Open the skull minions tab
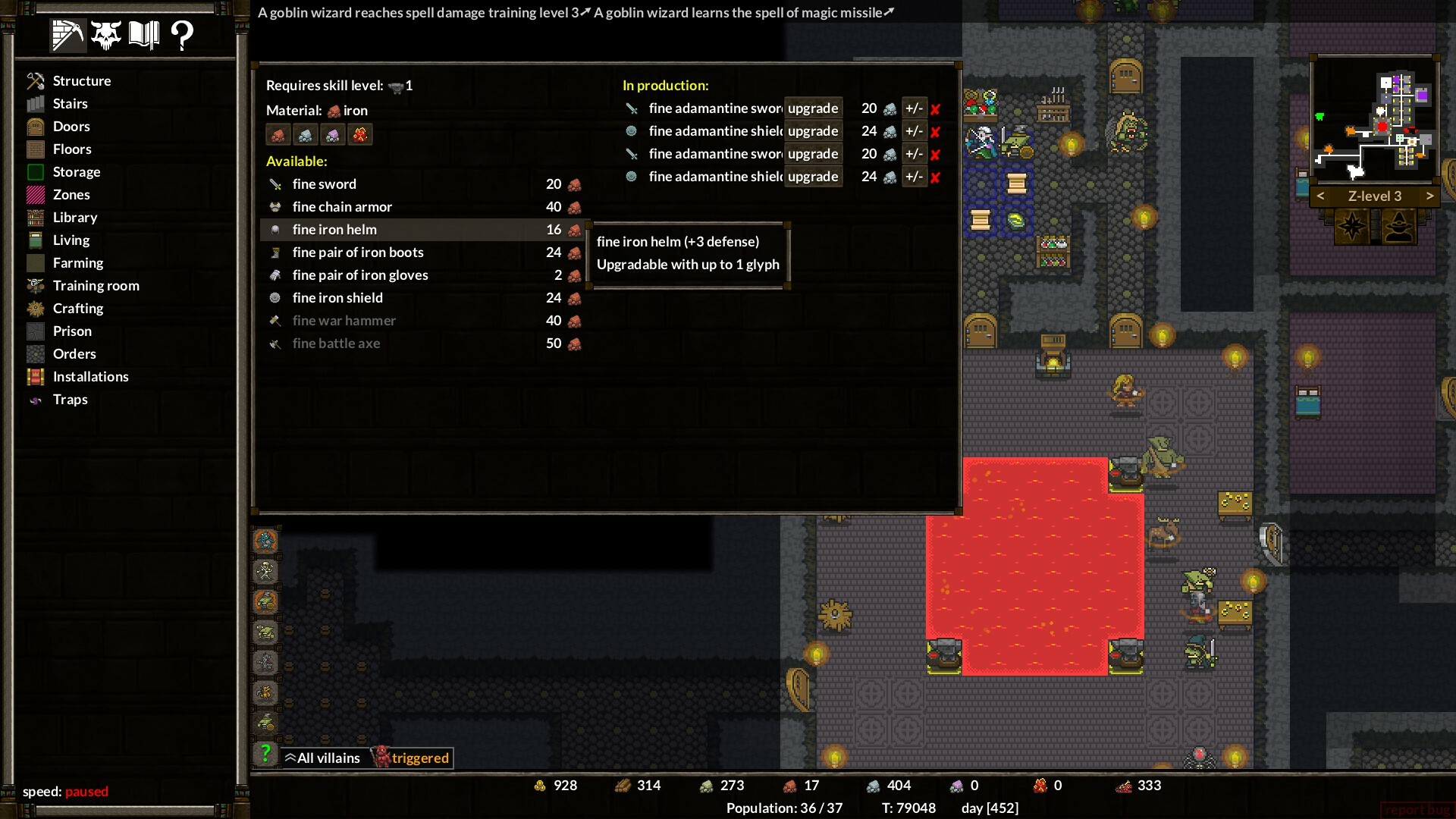This screenshot has height=819, width=1456. 106,35
